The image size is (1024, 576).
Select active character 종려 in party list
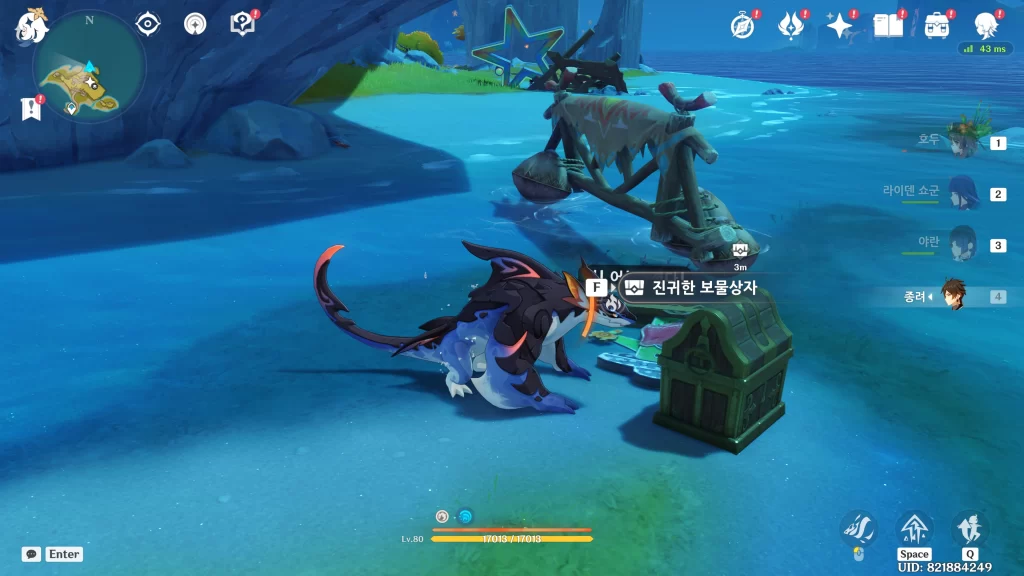pyautogui.click(x=954, y=295)
